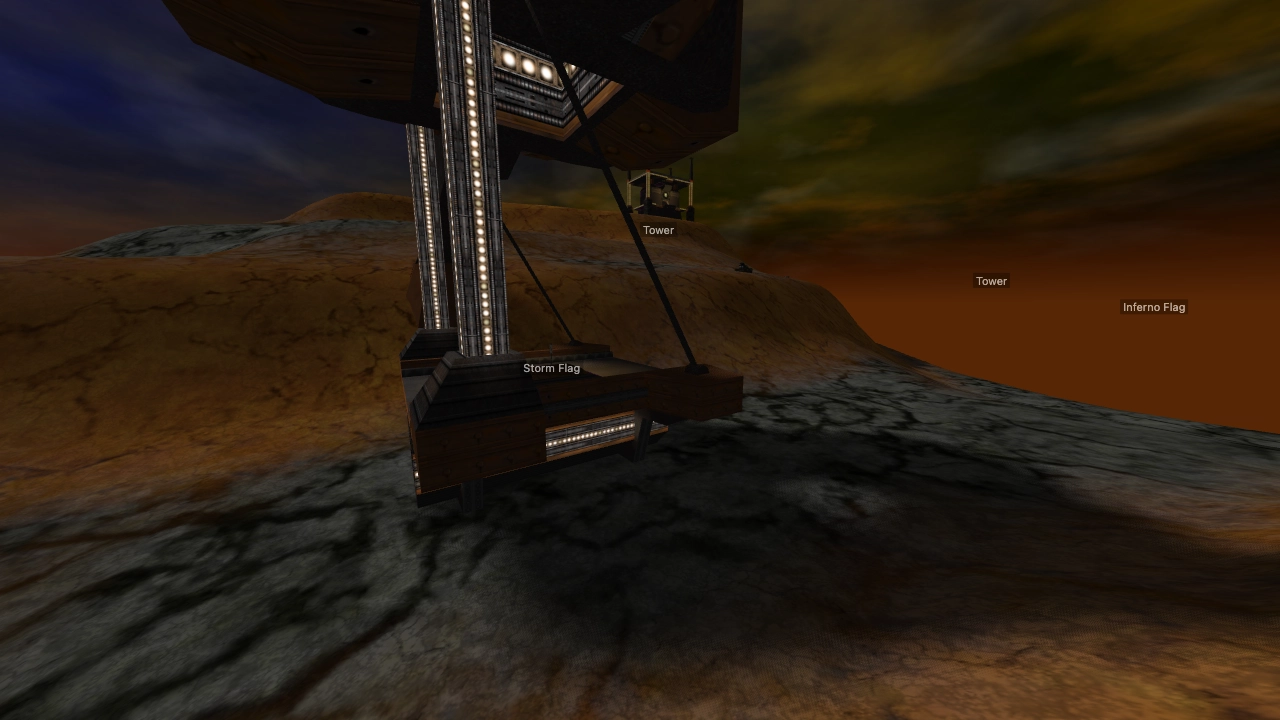The width and height of the screenshot is (1280, 720).
Task: Toggle the Storm Flag waypoint visibility
Action: (552, 368)
